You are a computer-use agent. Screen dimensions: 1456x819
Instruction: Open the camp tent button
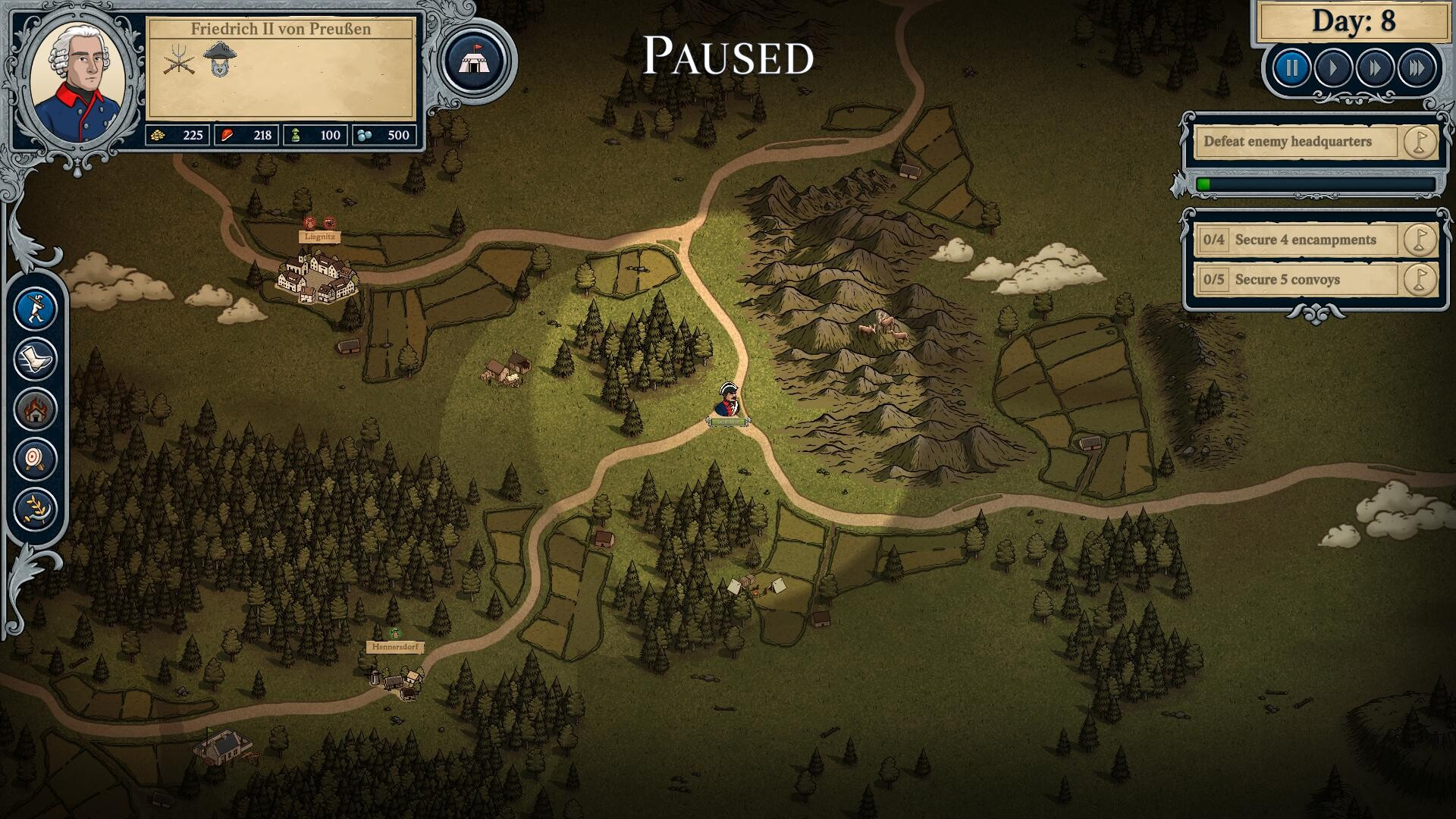pyautogui.click(x=475, y=61)
